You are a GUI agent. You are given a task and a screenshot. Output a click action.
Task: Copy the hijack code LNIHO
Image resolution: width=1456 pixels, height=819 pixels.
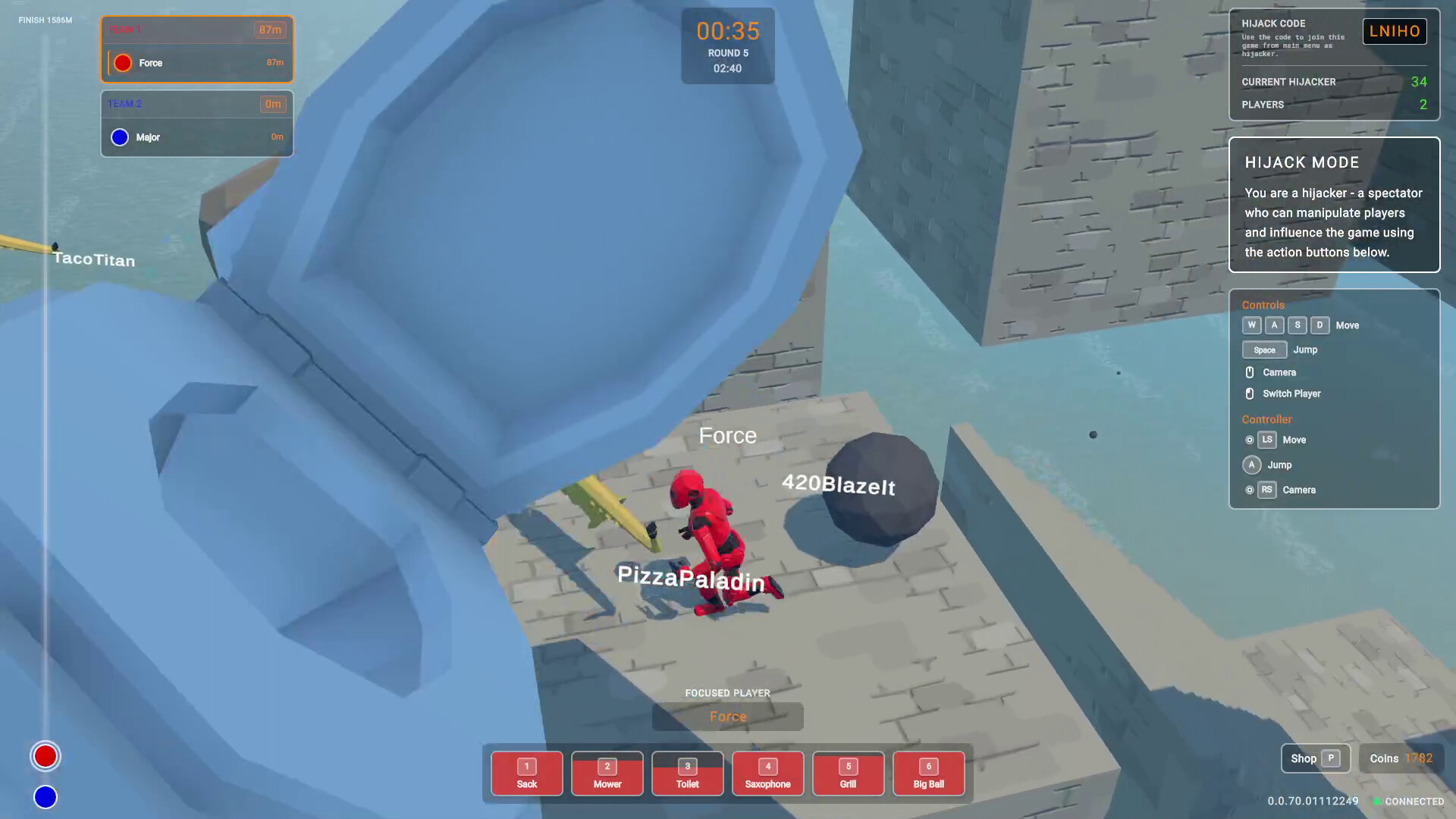(1395, 31)
